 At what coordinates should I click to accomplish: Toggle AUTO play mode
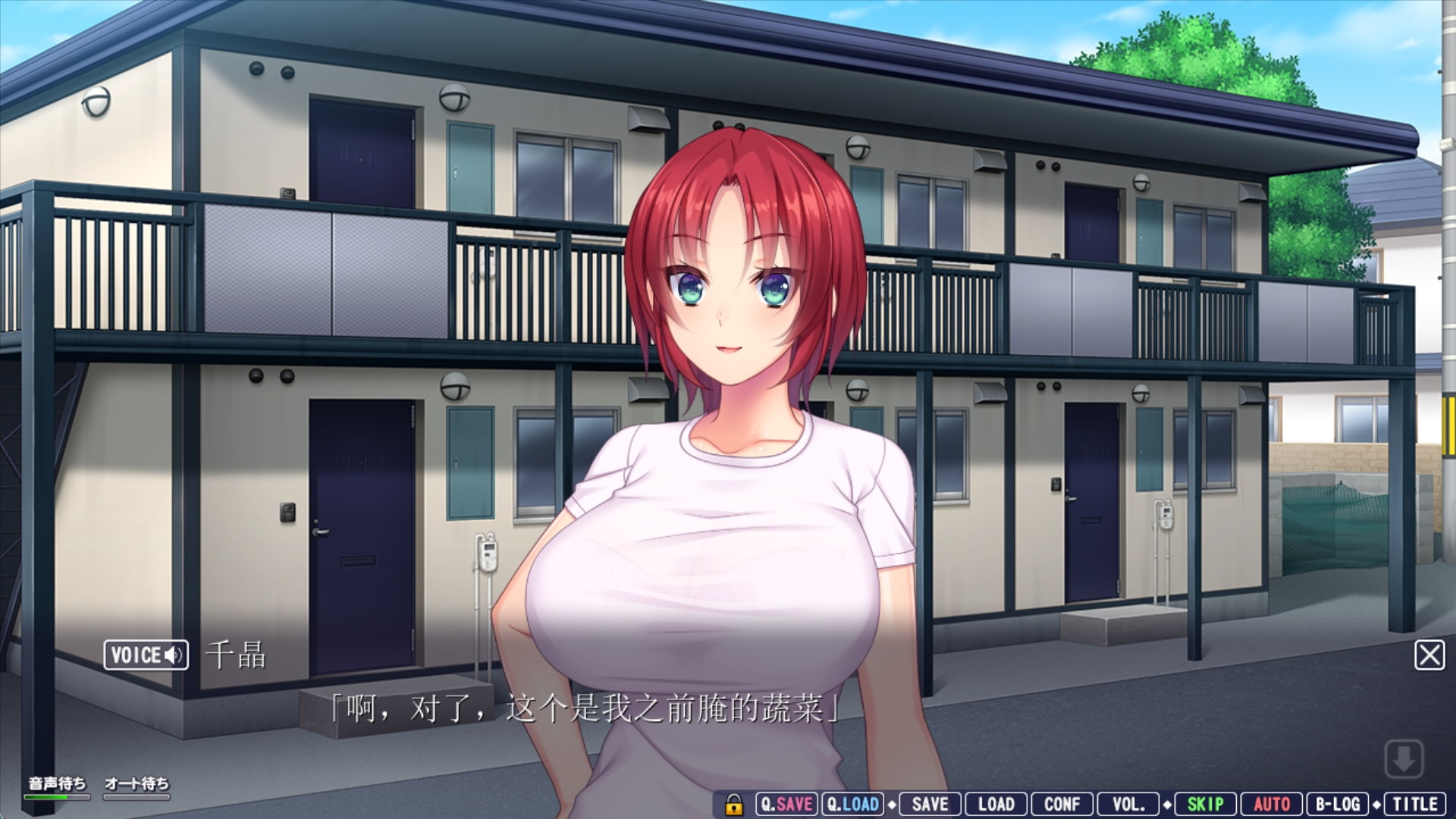[1271, 805]
